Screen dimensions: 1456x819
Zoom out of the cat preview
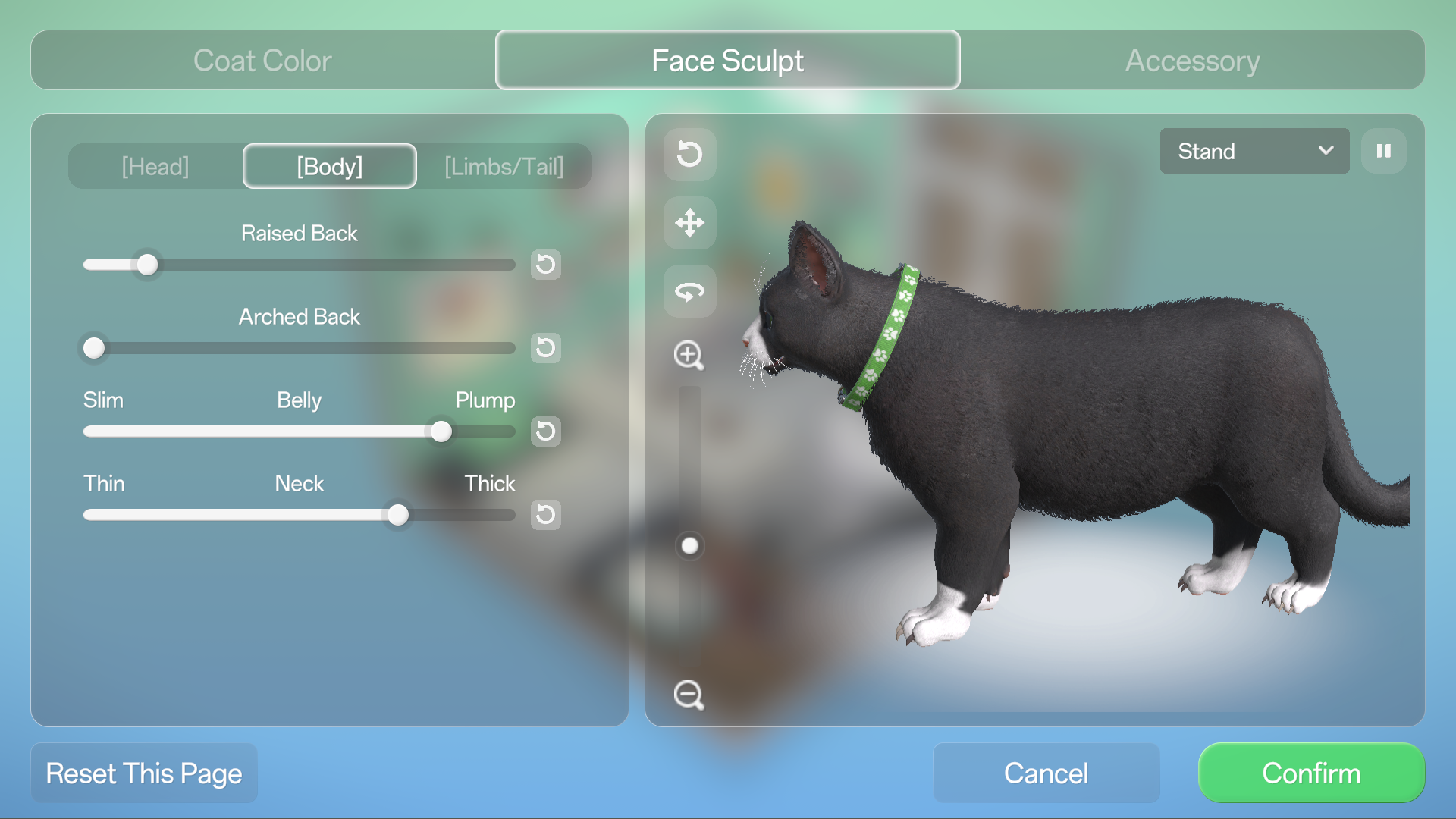689,695
